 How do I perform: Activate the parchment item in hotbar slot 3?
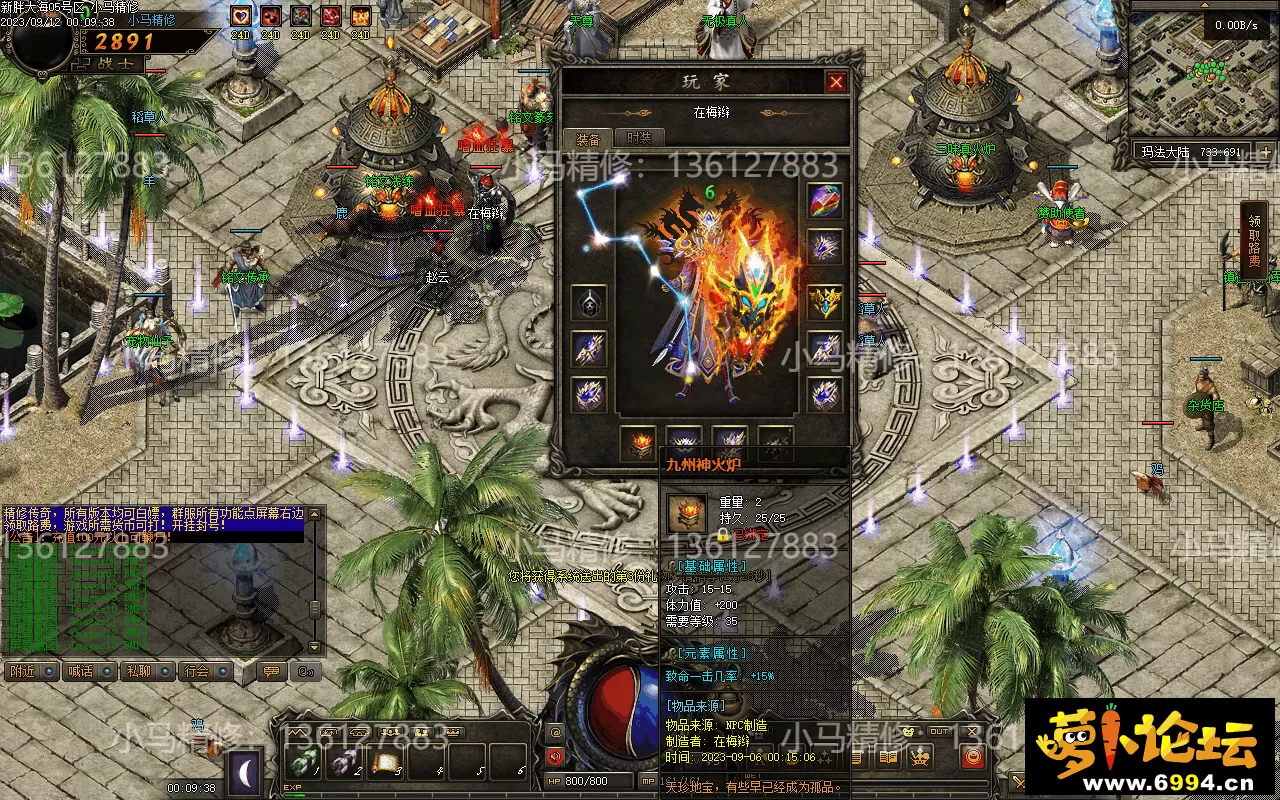[x=387, y=764]
